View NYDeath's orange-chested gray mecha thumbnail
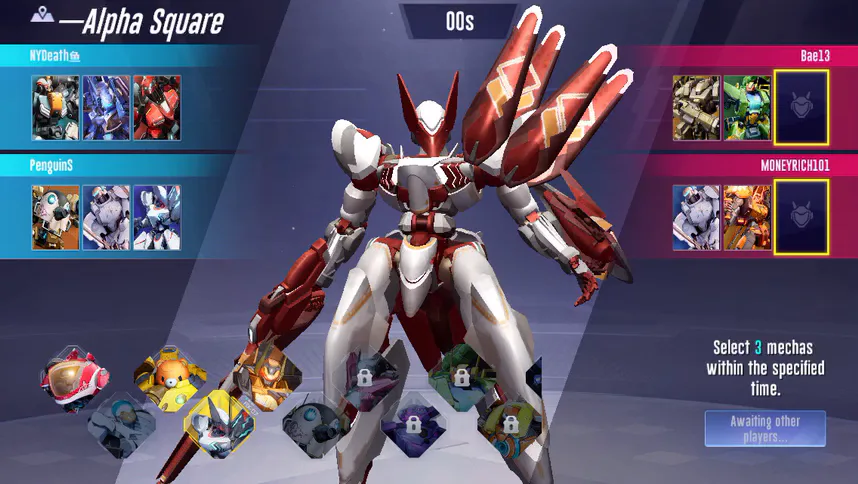Viewport: 858px width, 484px height. coord(55,107)
